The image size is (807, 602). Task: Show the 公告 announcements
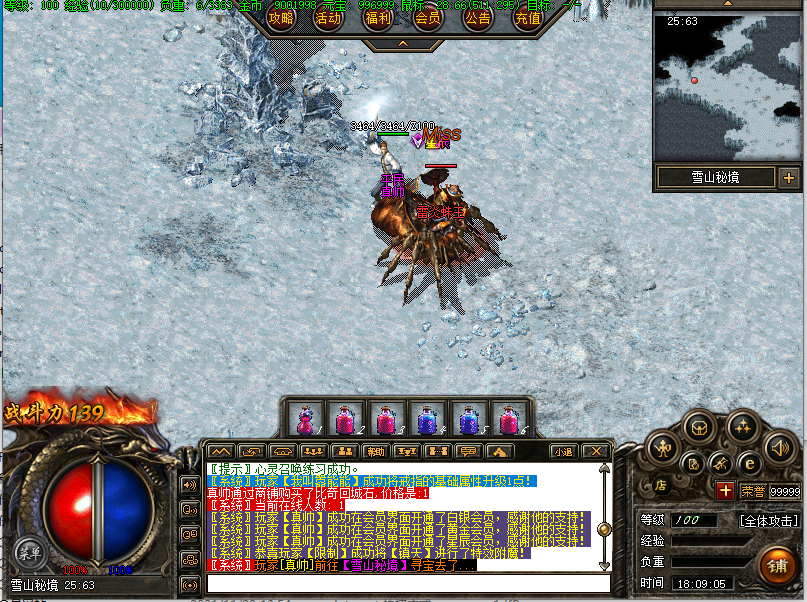(x=477, y=17)
